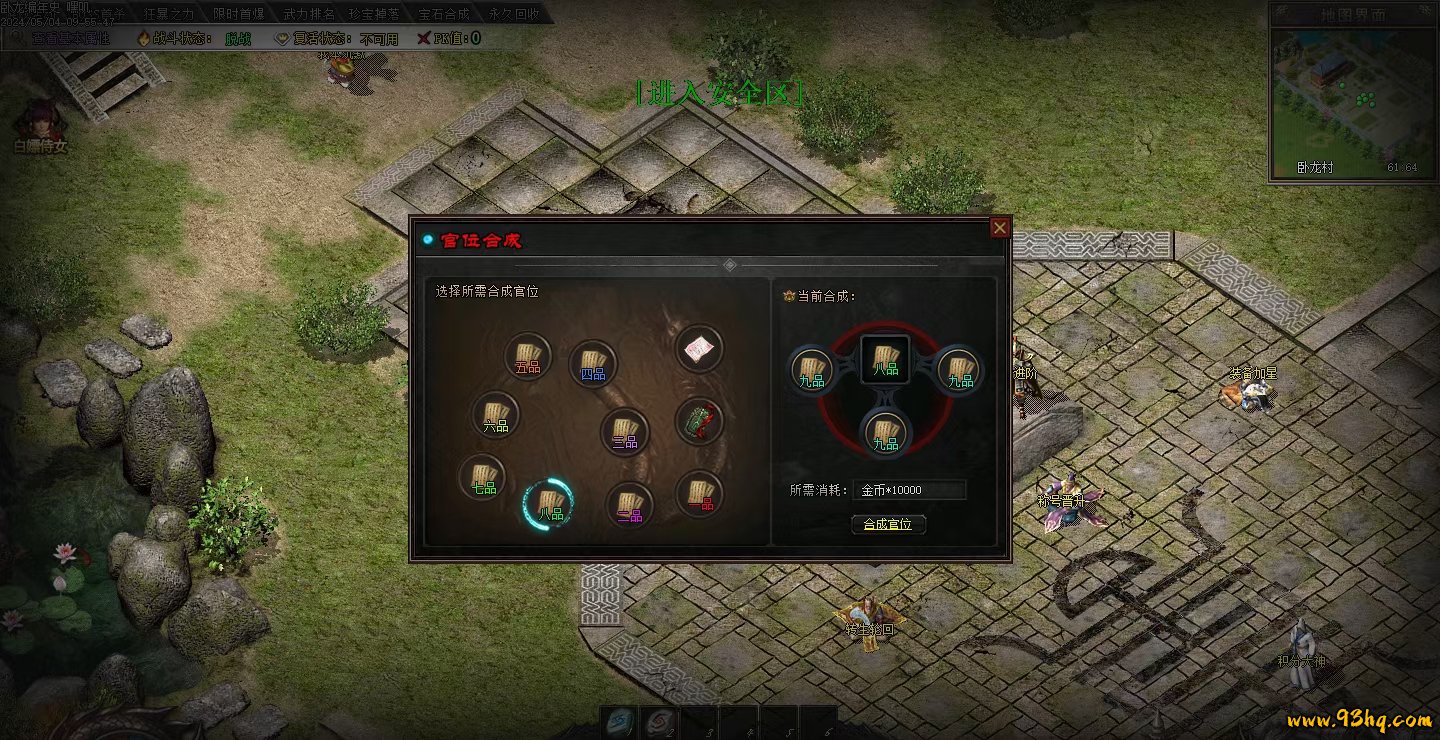Close the 官位合成 window
The image size is (1440, 740).
[999, 228]
